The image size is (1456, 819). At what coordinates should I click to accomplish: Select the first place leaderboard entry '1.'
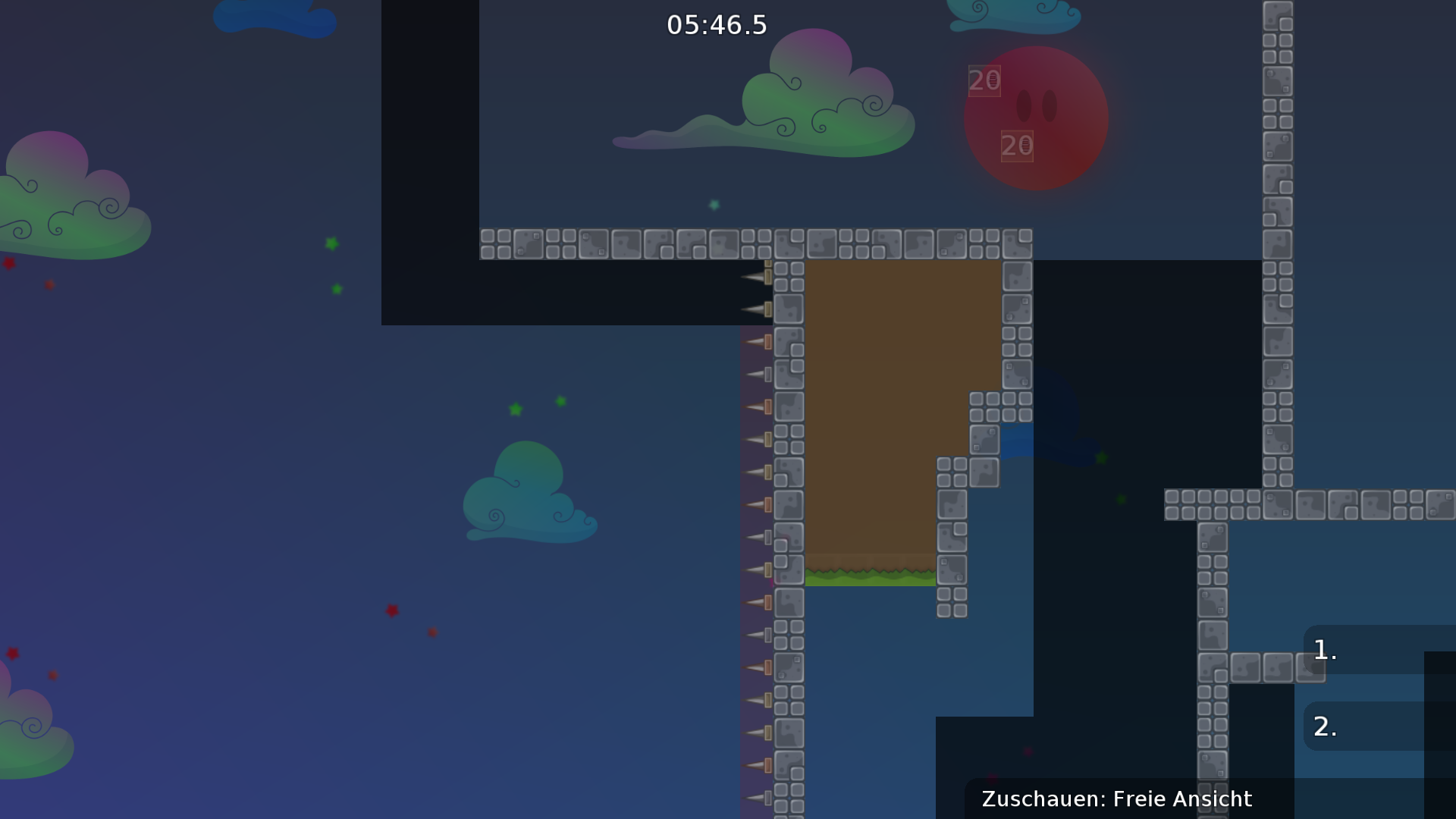pyautogui.click(x=1323, y=650)
